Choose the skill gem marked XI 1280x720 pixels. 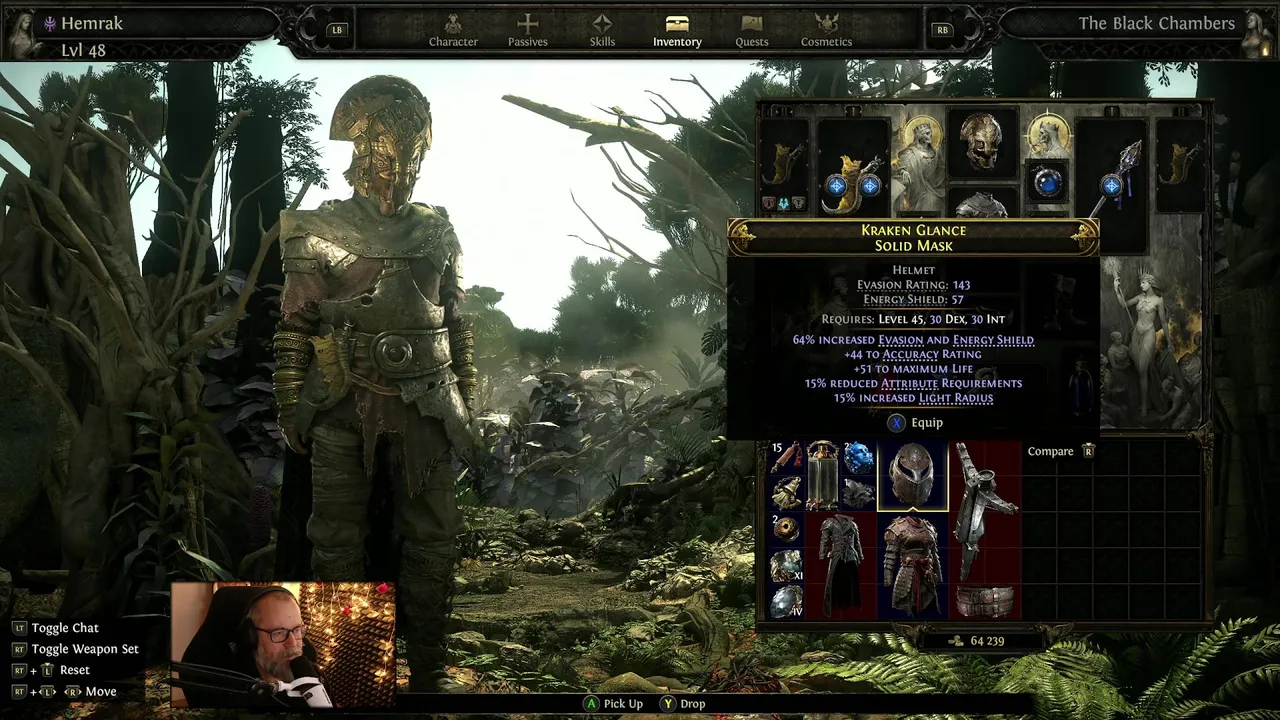click(x=787, y=565)
